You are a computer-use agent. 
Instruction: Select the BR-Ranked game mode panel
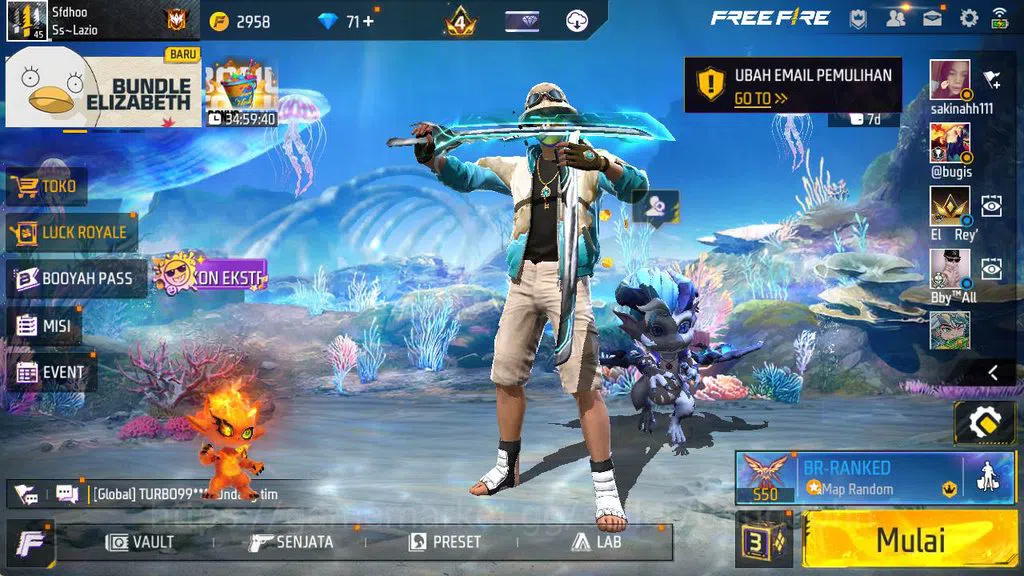[x=848, y=477]
